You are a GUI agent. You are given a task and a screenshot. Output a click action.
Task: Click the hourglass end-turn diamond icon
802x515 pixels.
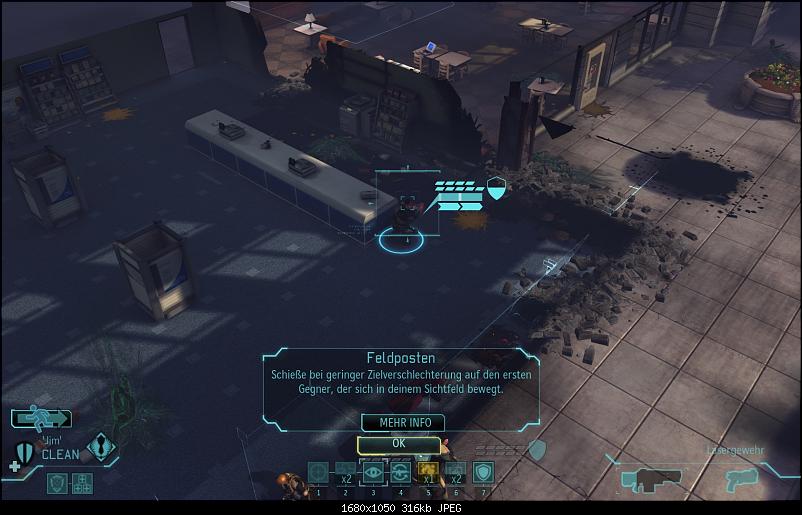tap(101, 446)
